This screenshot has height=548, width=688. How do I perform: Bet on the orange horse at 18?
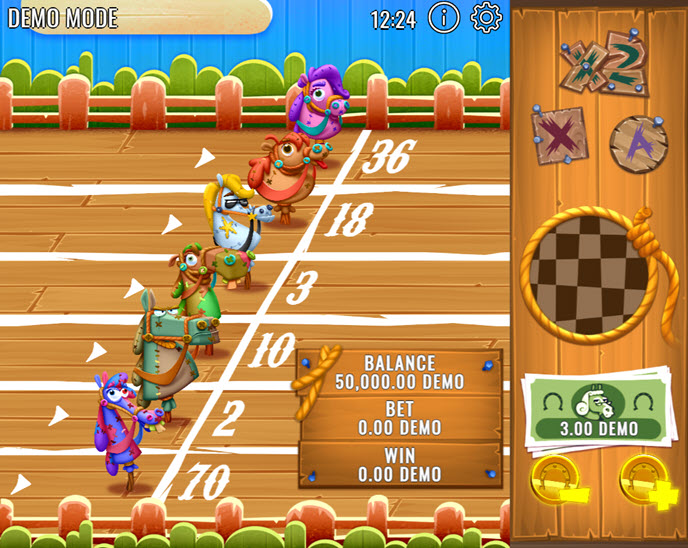pyautogui.click(x=290, y=170)
